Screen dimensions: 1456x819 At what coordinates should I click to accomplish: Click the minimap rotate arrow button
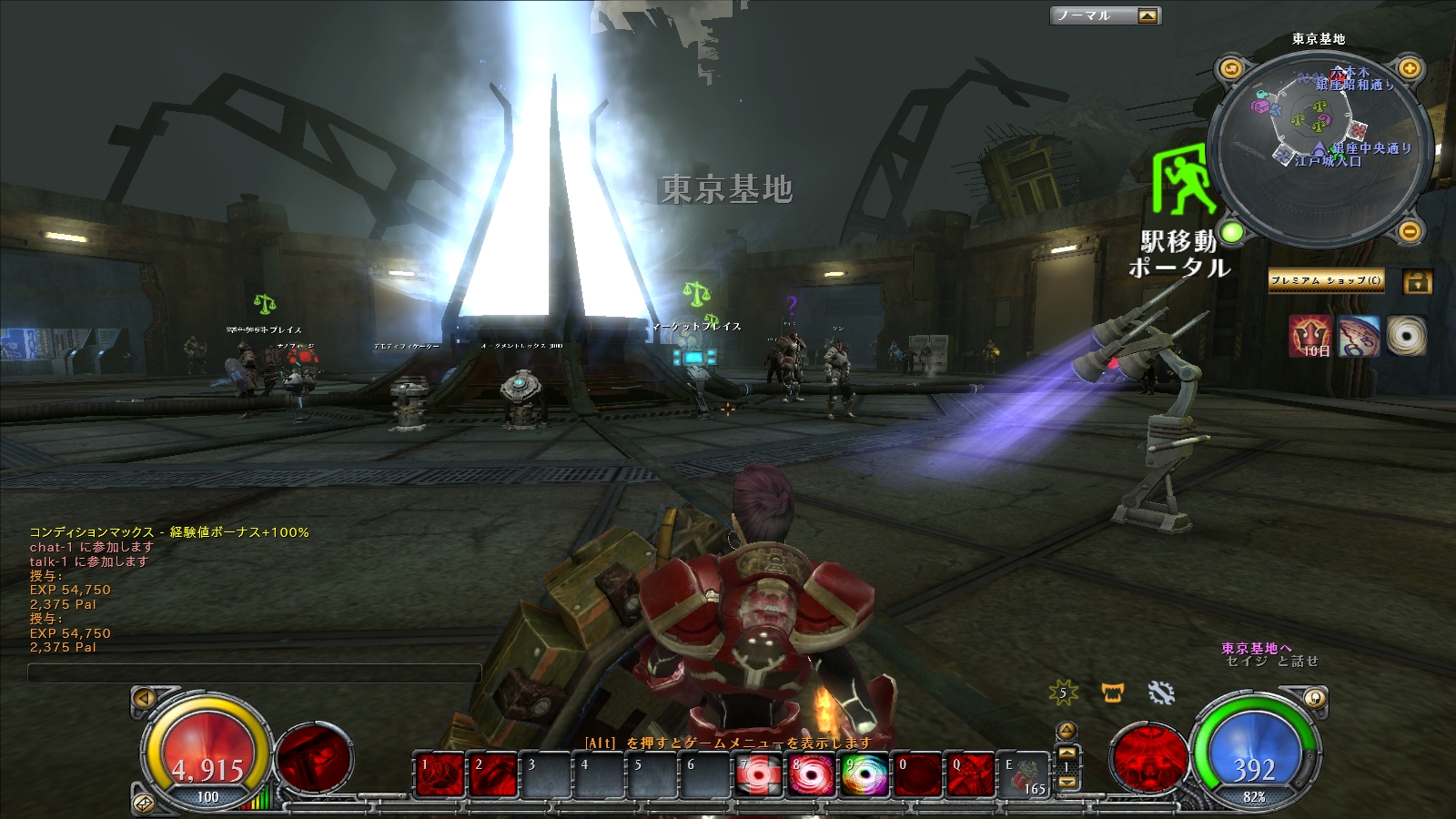[x=1231, y=68]
